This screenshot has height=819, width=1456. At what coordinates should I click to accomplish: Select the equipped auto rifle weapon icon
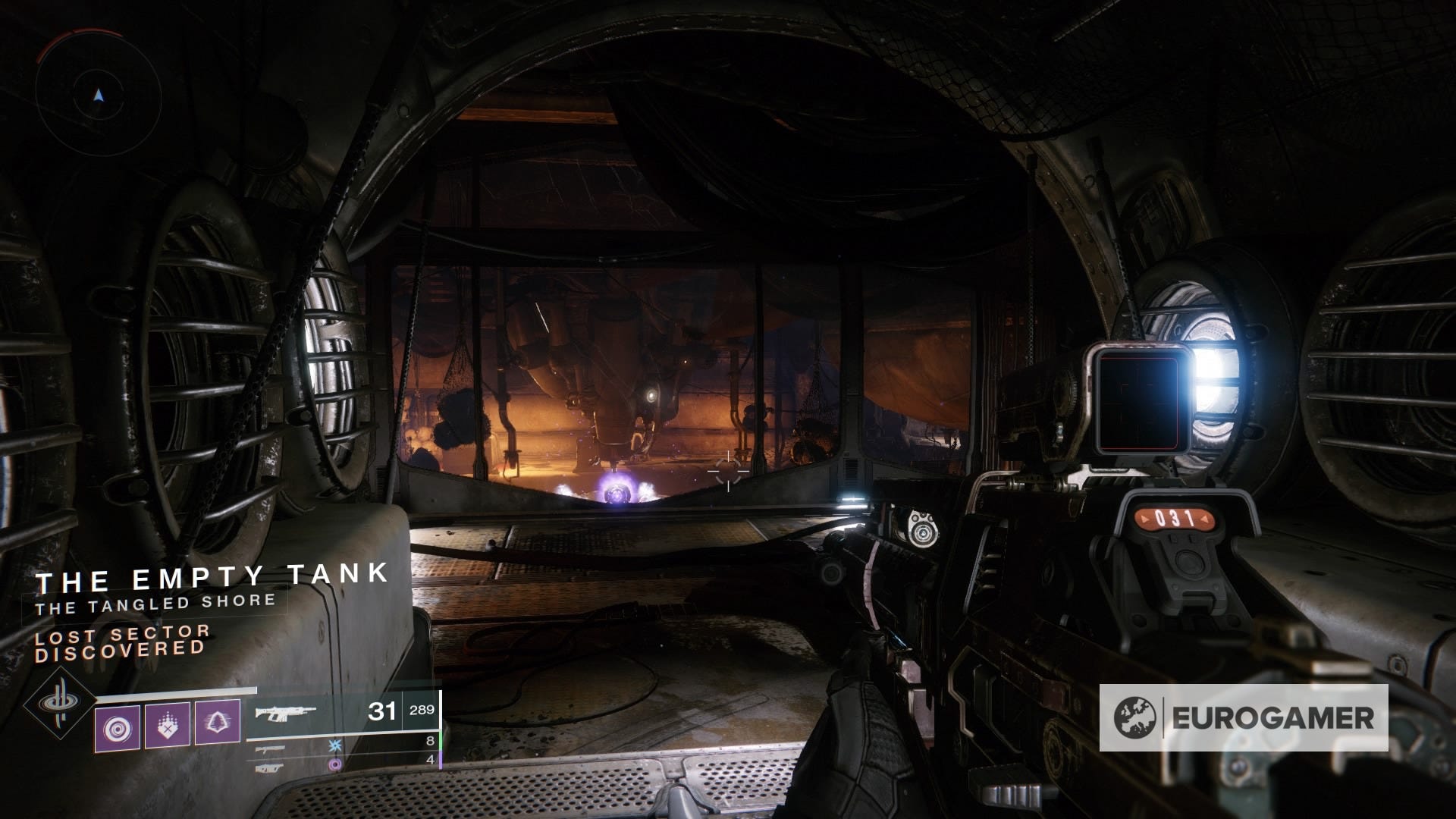pyautogui.click(x=285, y=713)
